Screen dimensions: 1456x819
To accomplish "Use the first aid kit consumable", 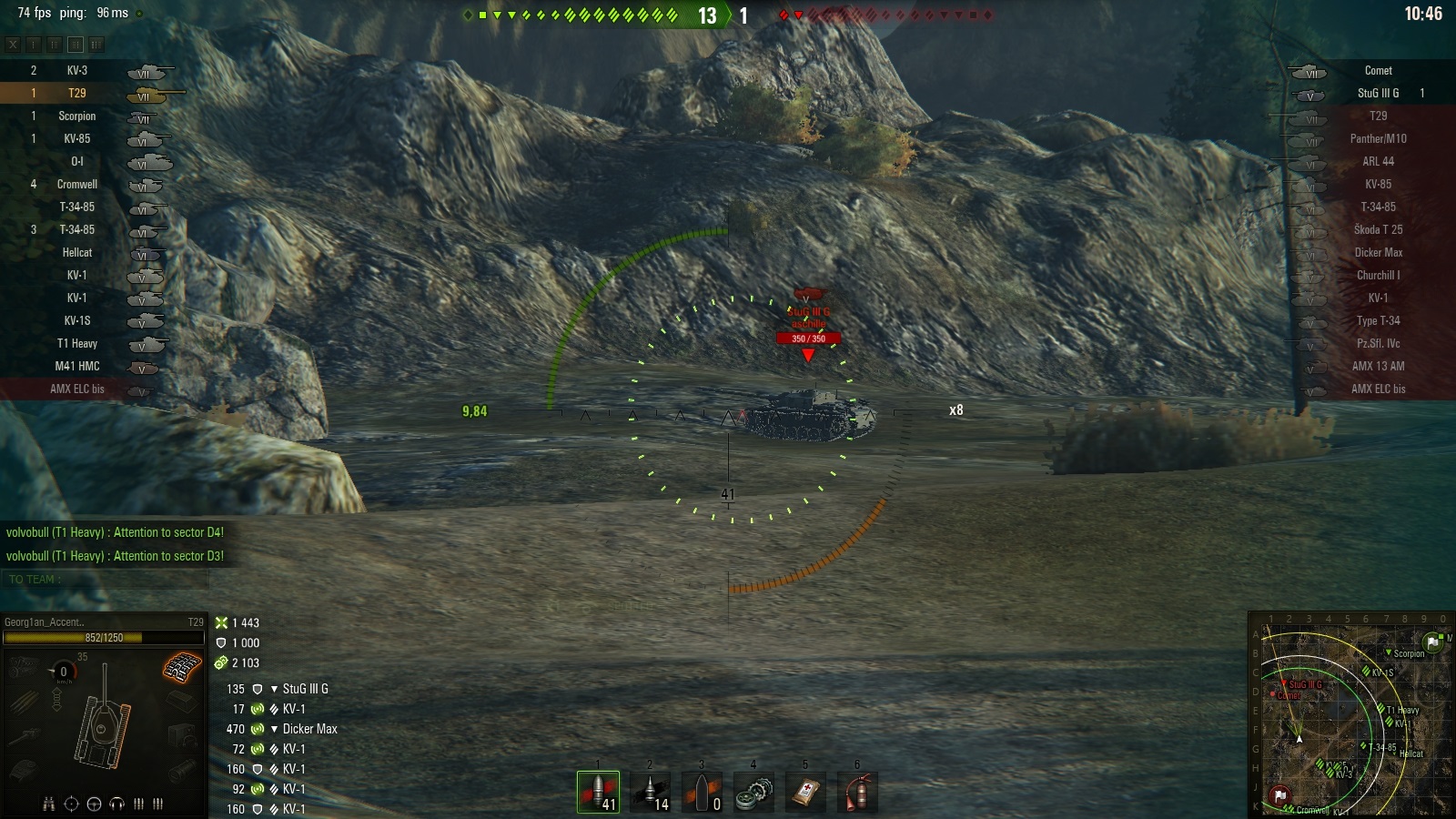I will coord(805,792).
